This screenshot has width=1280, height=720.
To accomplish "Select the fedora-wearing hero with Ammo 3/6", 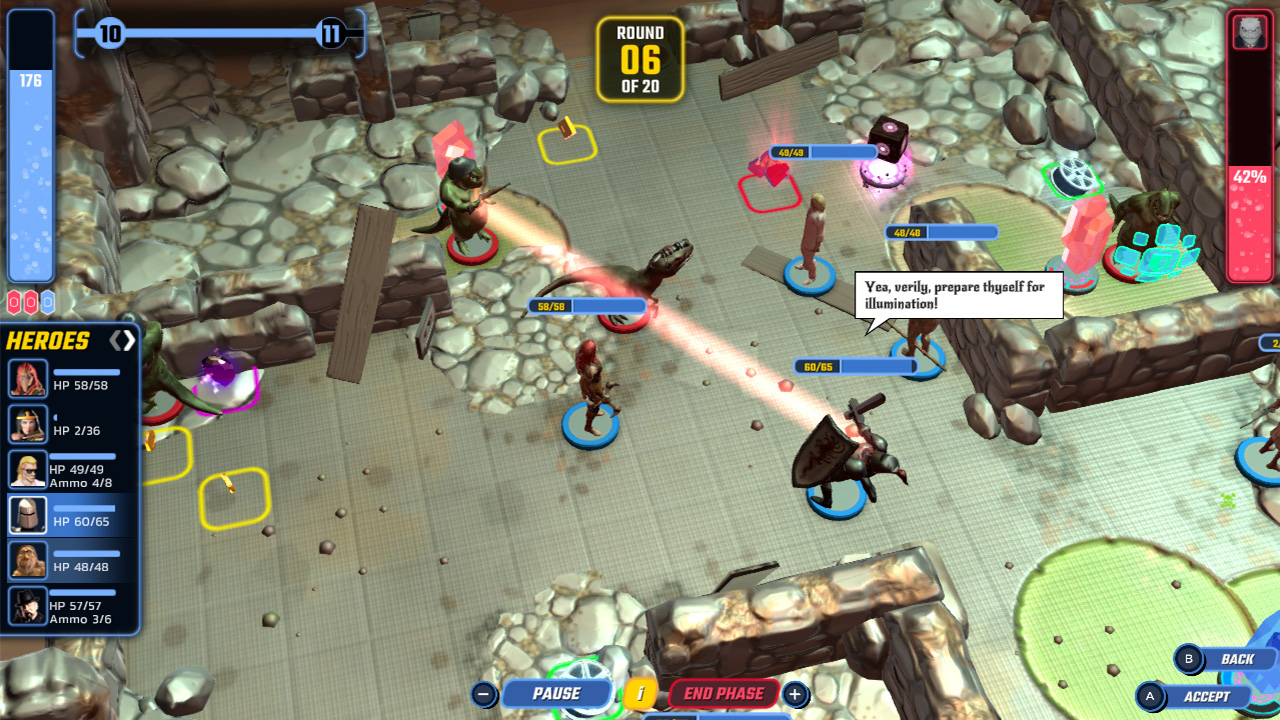I will click(x=26, y=604).
